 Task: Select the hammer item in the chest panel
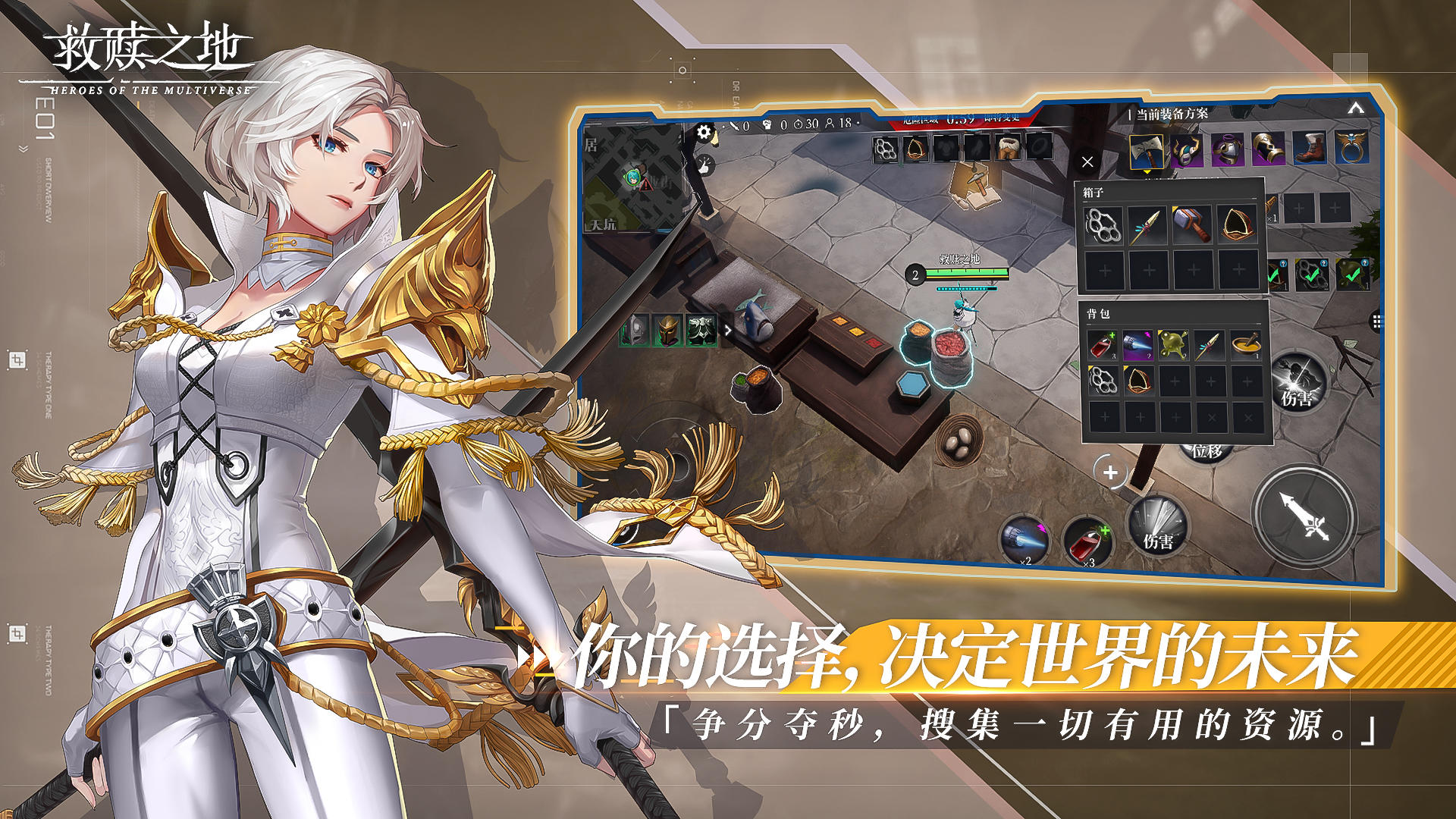1191,226
